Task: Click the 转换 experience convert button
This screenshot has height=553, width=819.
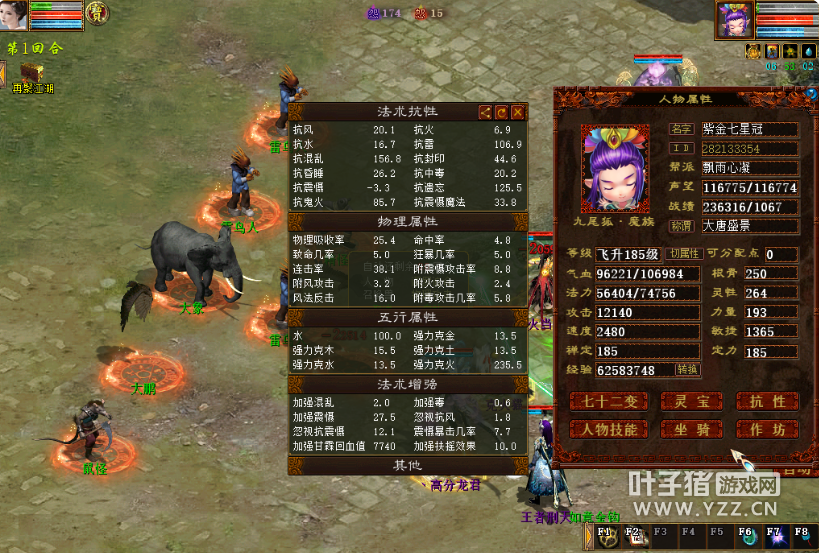Action: [687, 369]
